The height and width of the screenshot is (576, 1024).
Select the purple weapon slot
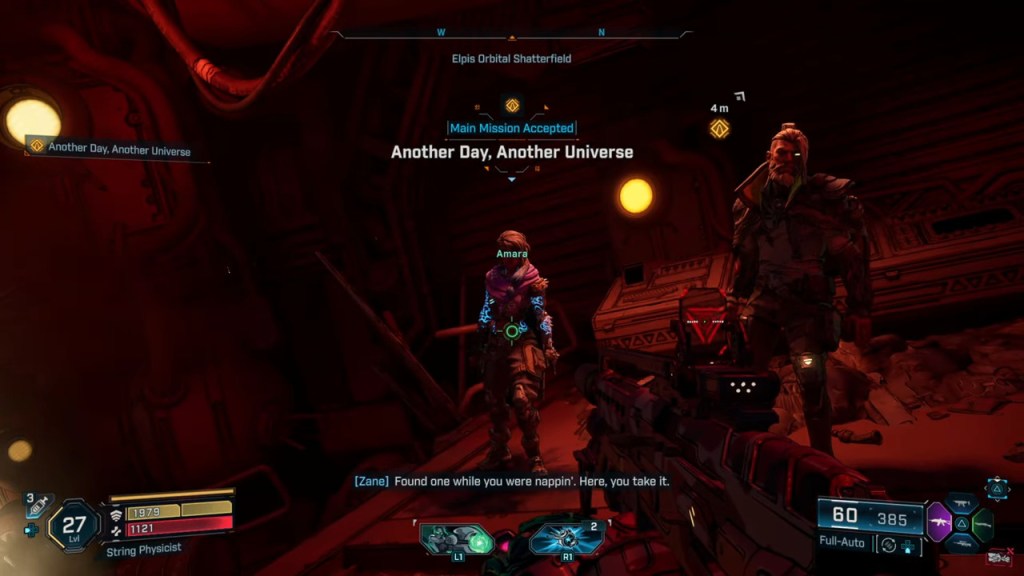click(x=939, y=522)
